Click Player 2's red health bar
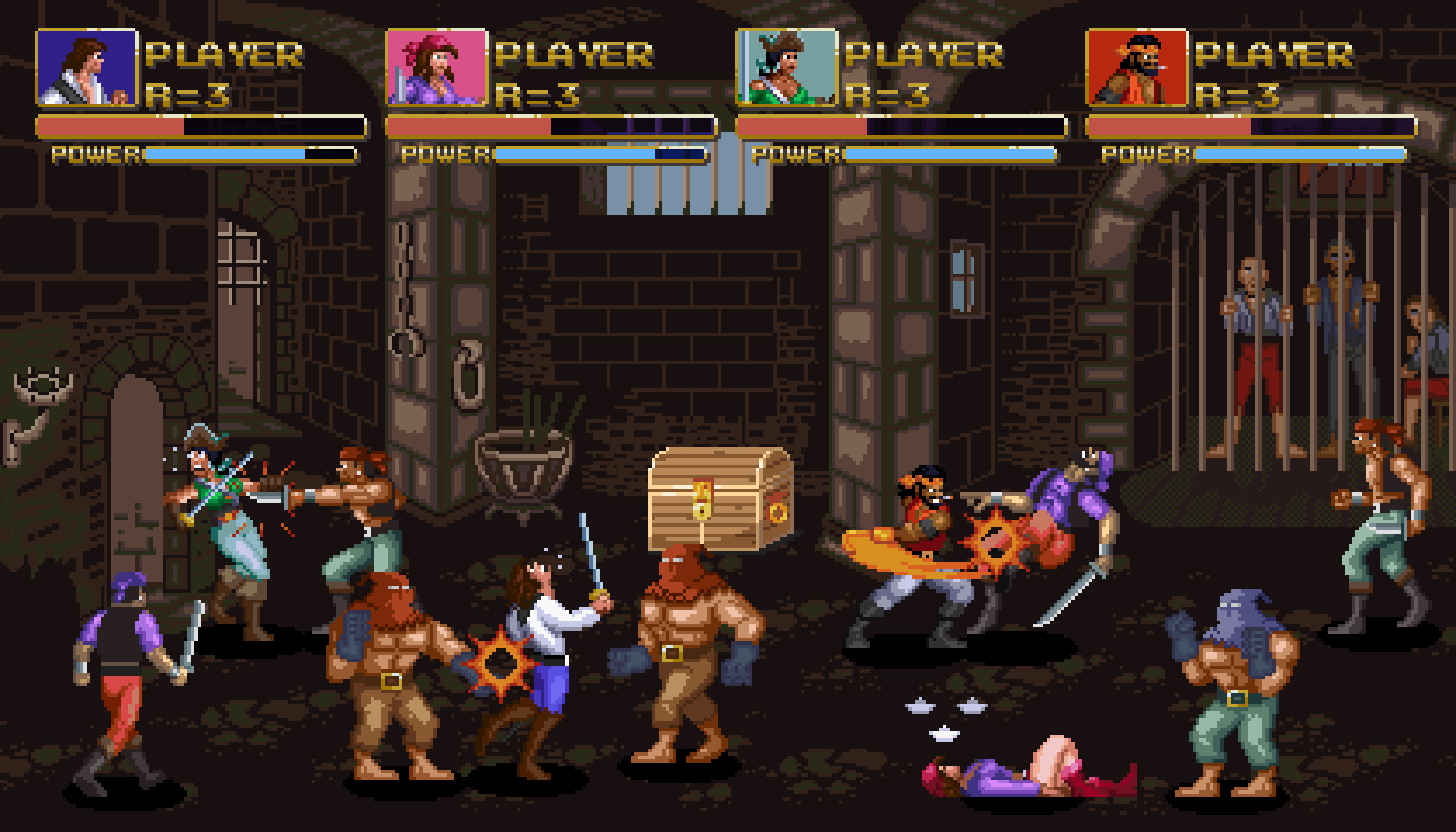This screenshot has height=832, width=1456. (468, 127)
